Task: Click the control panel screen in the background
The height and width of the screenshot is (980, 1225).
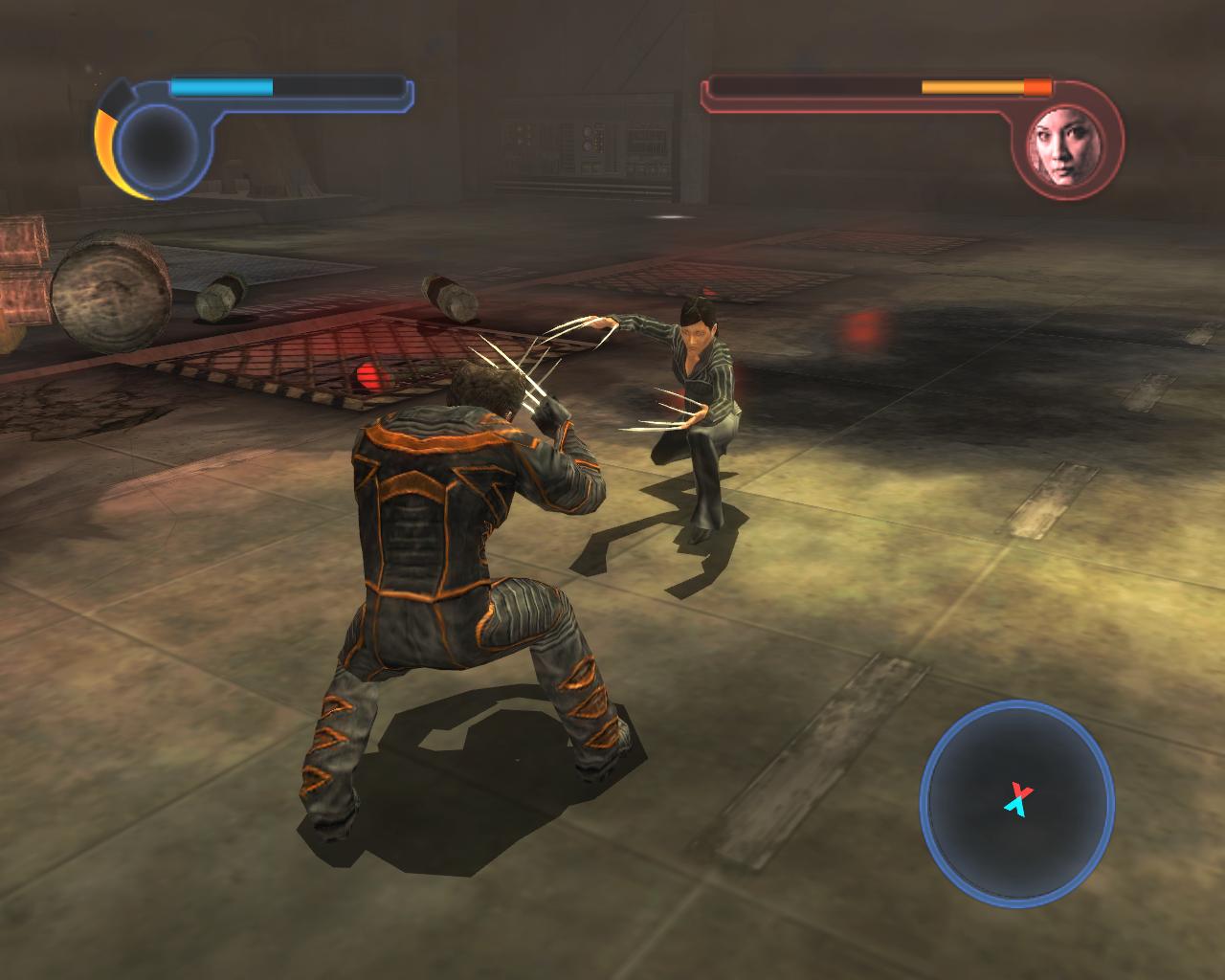Action: coord(589,144)
